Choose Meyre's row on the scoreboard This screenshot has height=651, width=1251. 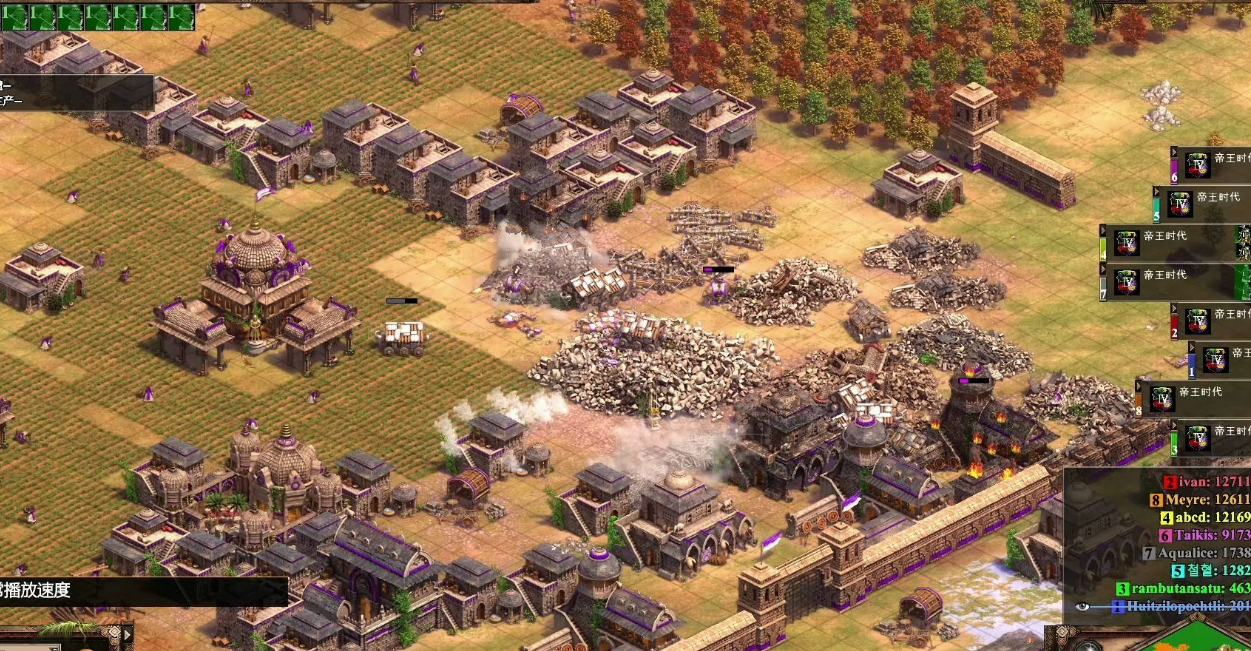[1204, 500]
